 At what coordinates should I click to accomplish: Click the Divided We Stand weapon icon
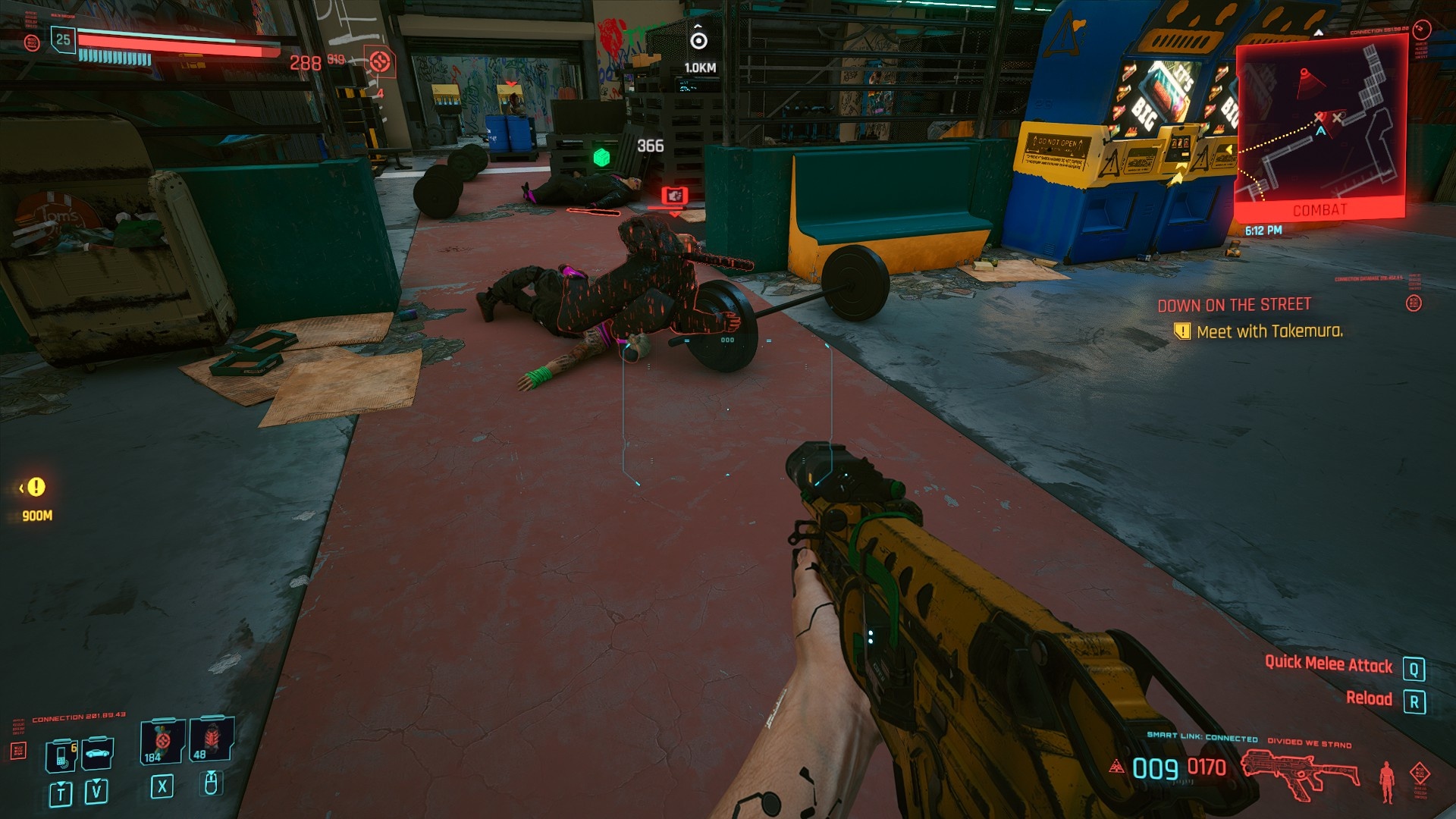click(1298, 773)
